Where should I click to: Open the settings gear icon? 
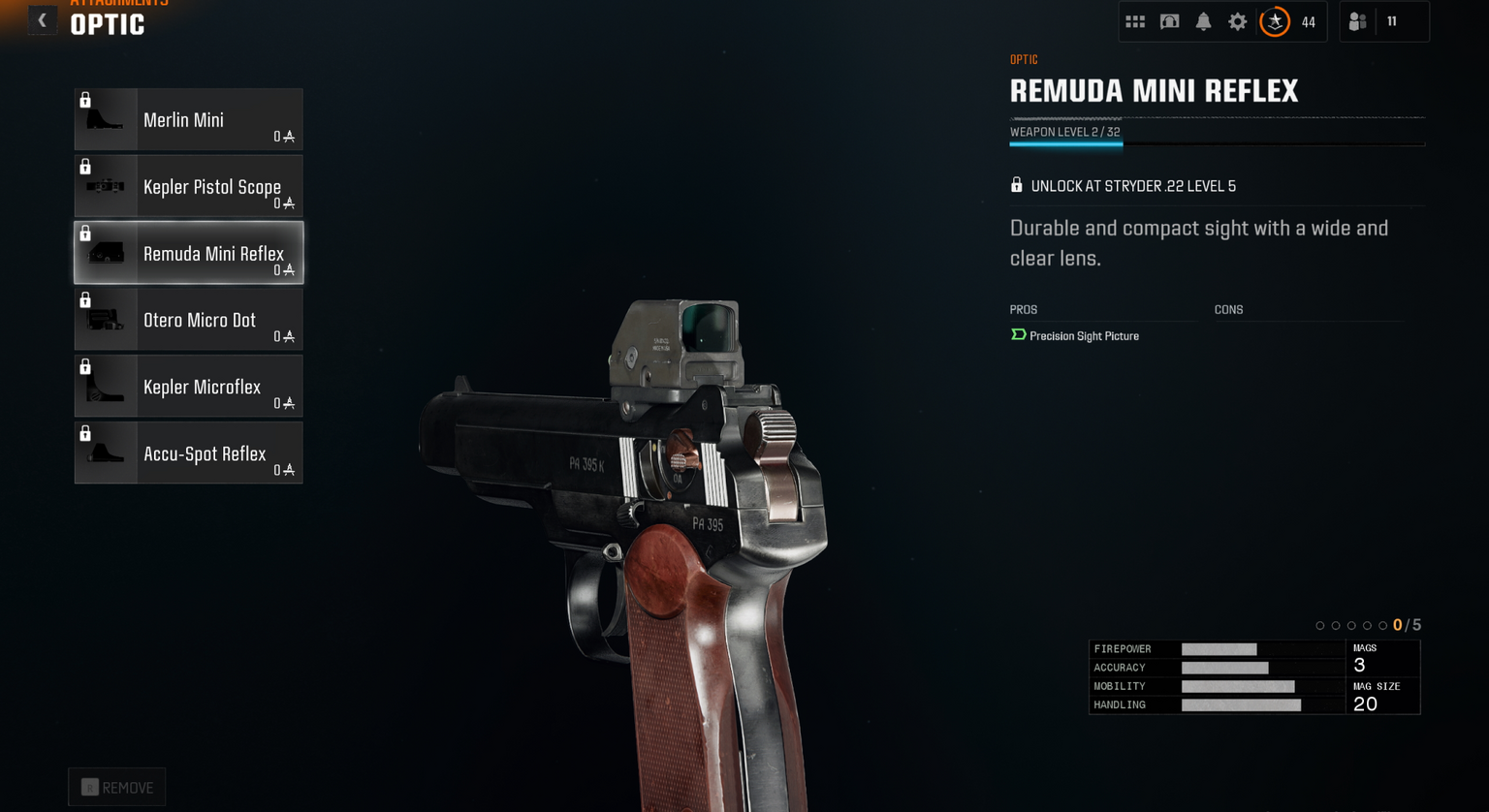(x=1238, y=21)
